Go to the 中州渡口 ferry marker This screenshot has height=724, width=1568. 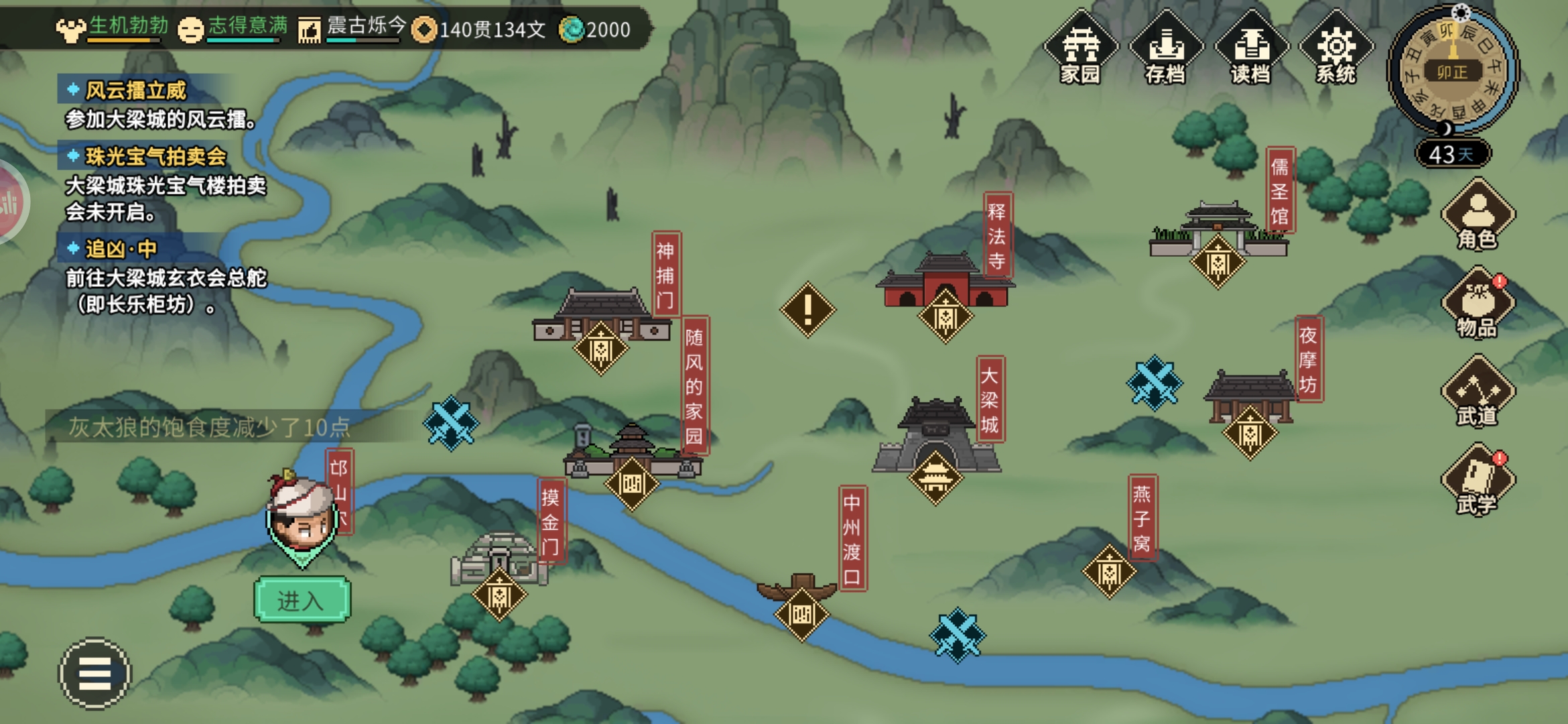801,613
